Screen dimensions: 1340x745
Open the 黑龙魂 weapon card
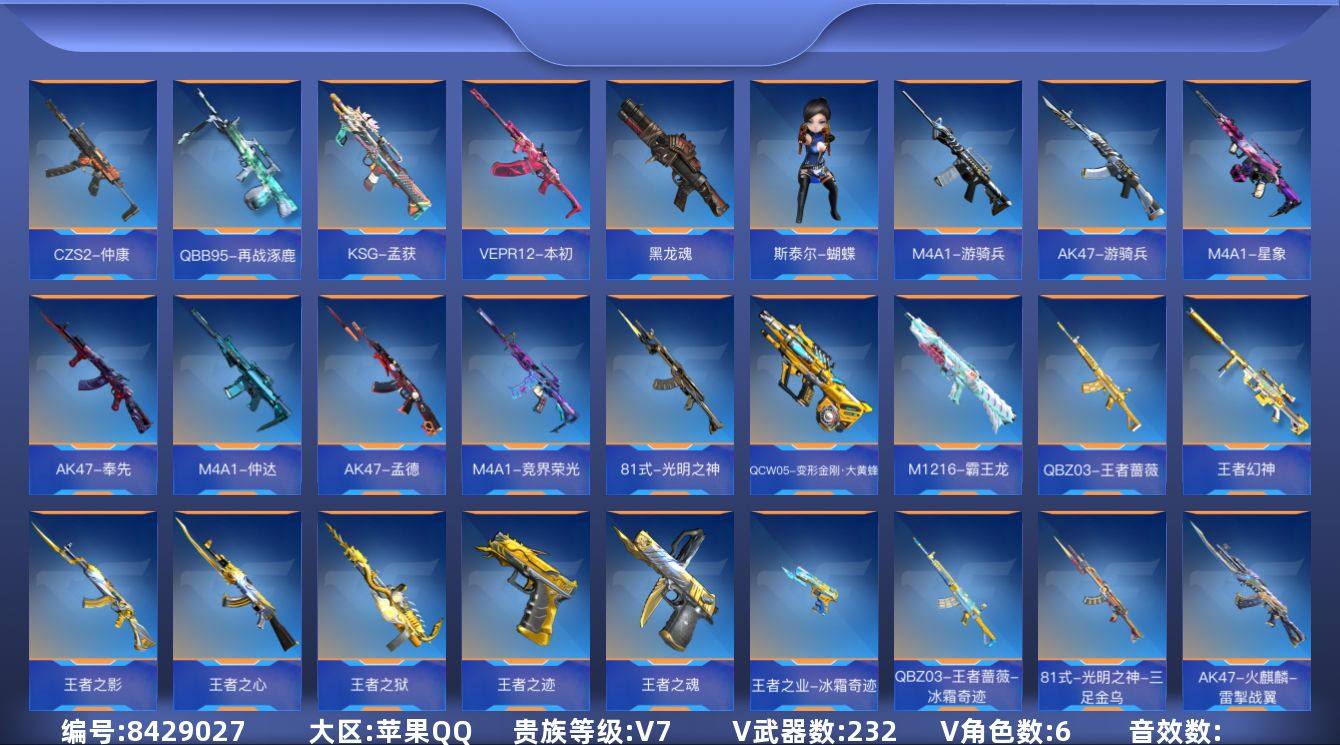tap(669, 160)
